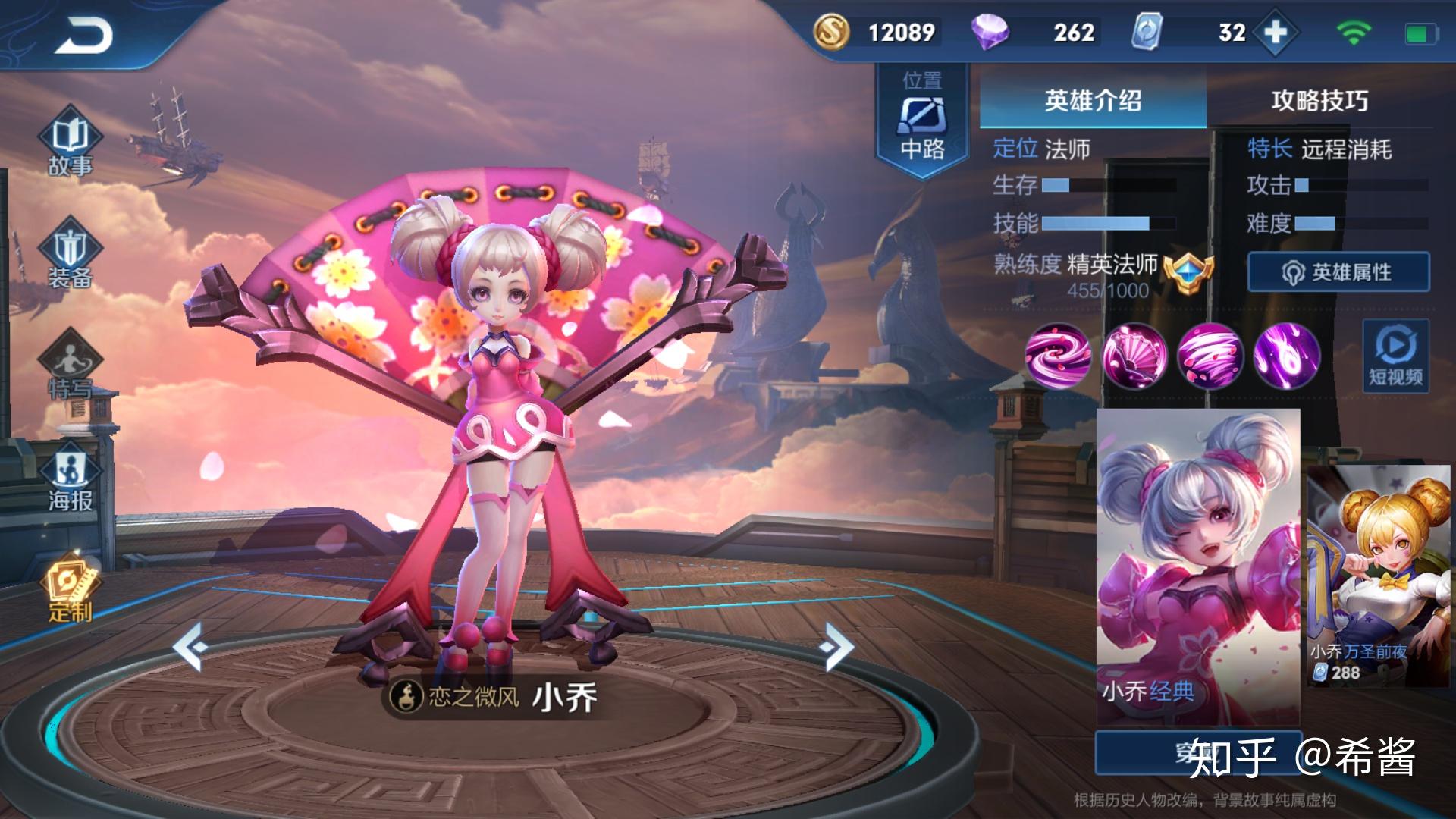1456x819 pixels.
Task: Open the 特写 close-up view
Action: [x=70, y=369]
